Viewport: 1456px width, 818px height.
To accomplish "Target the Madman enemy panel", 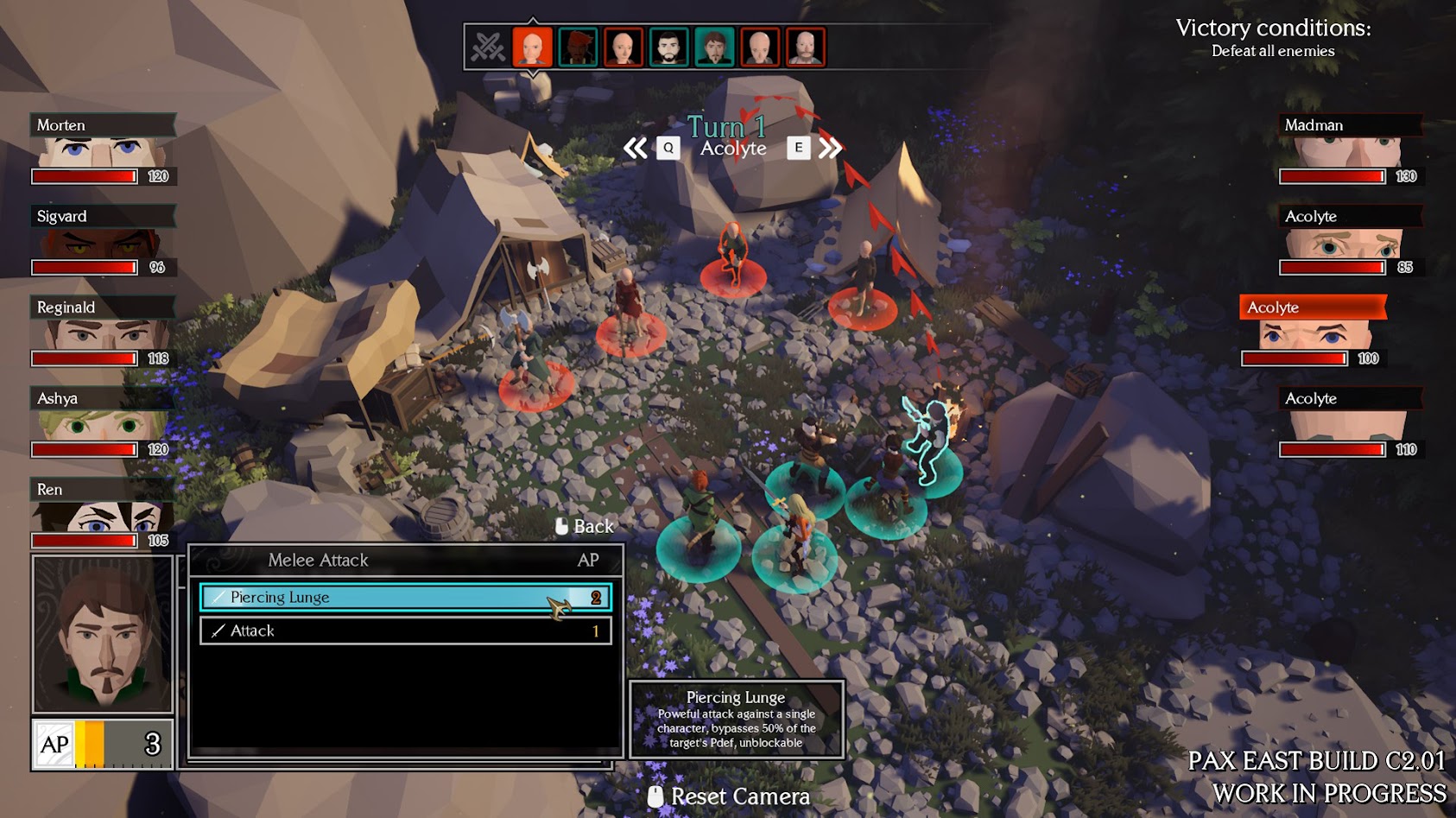I will tap(1351, 149).
